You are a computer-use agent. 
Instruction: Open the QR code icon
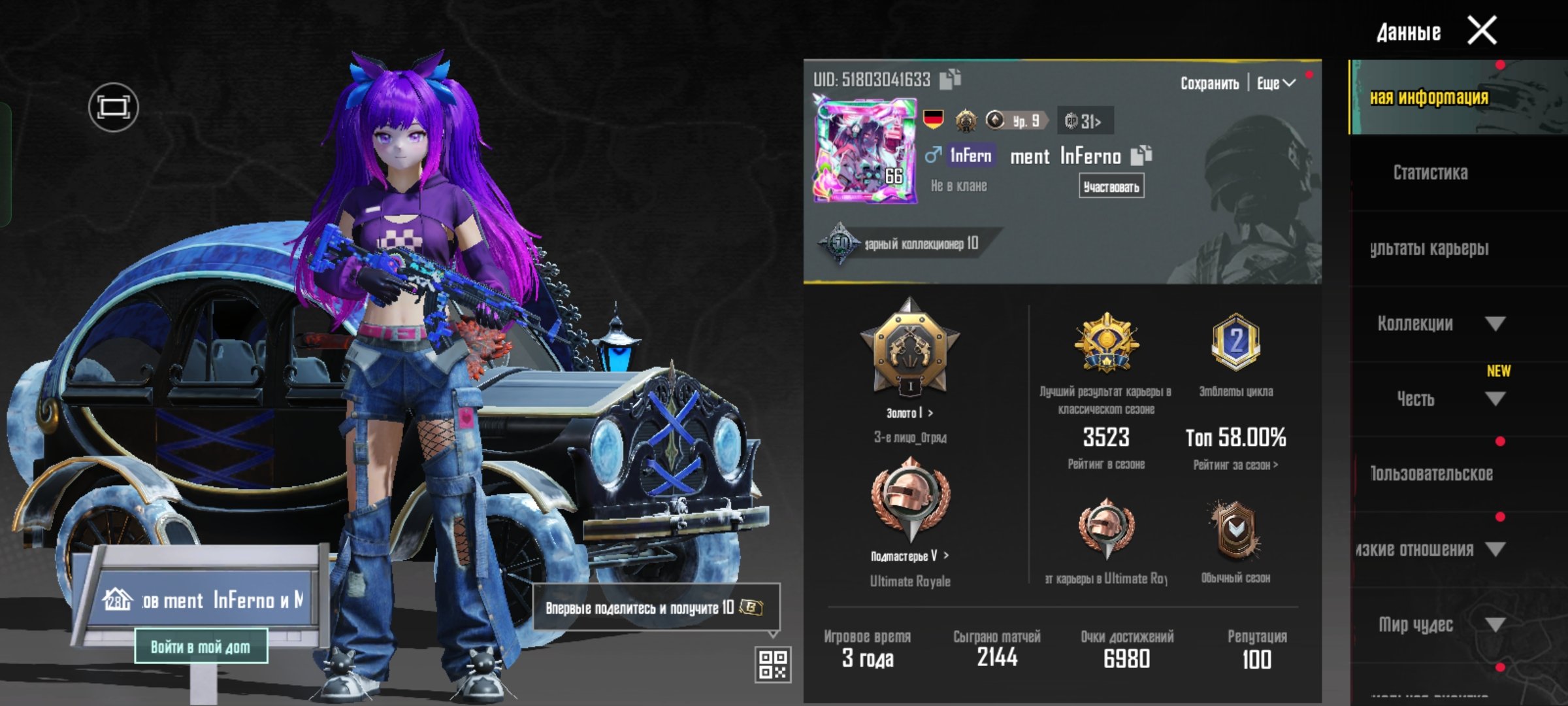tap(773, 664)
